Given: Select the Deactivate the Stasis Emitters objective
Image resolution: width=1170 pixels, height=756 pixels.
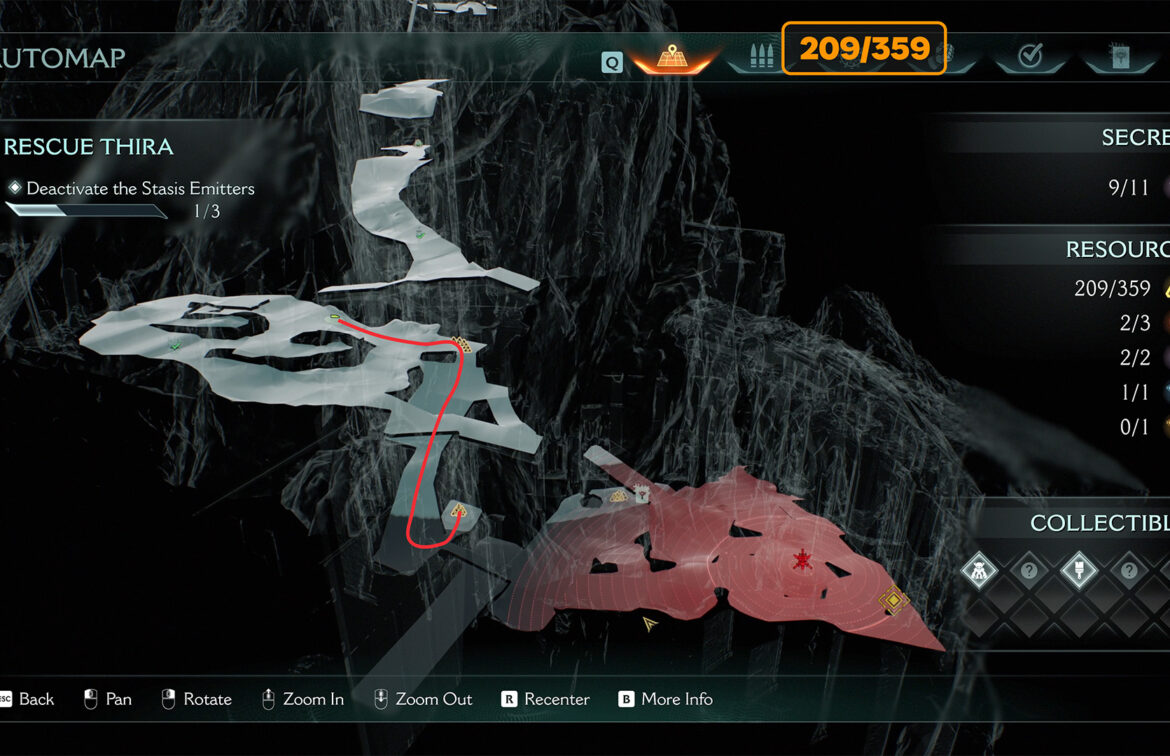Looking at the screenshot, I should (x=140, y=188).
